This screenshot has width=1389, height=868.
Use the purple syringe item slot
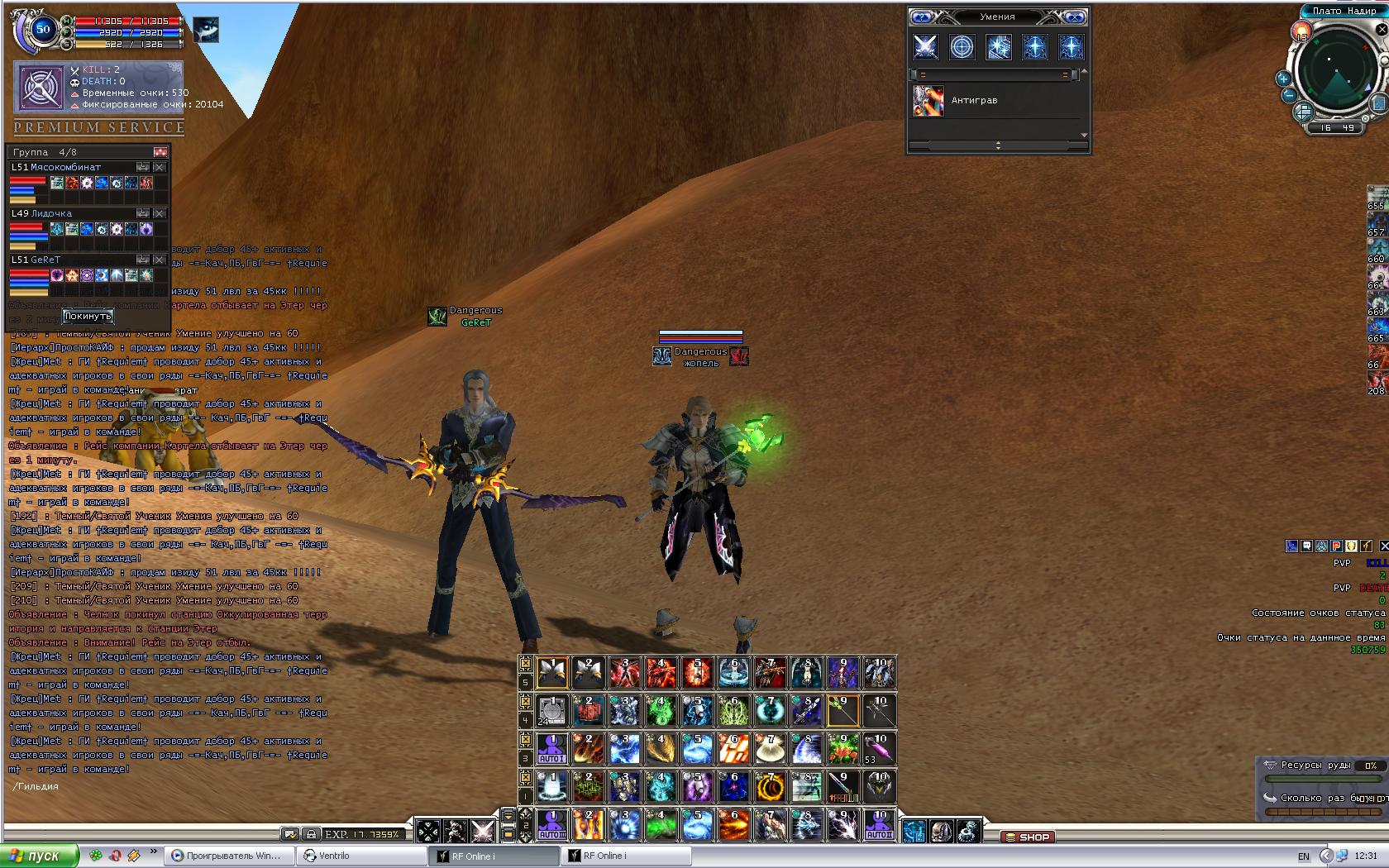point(879,749)
